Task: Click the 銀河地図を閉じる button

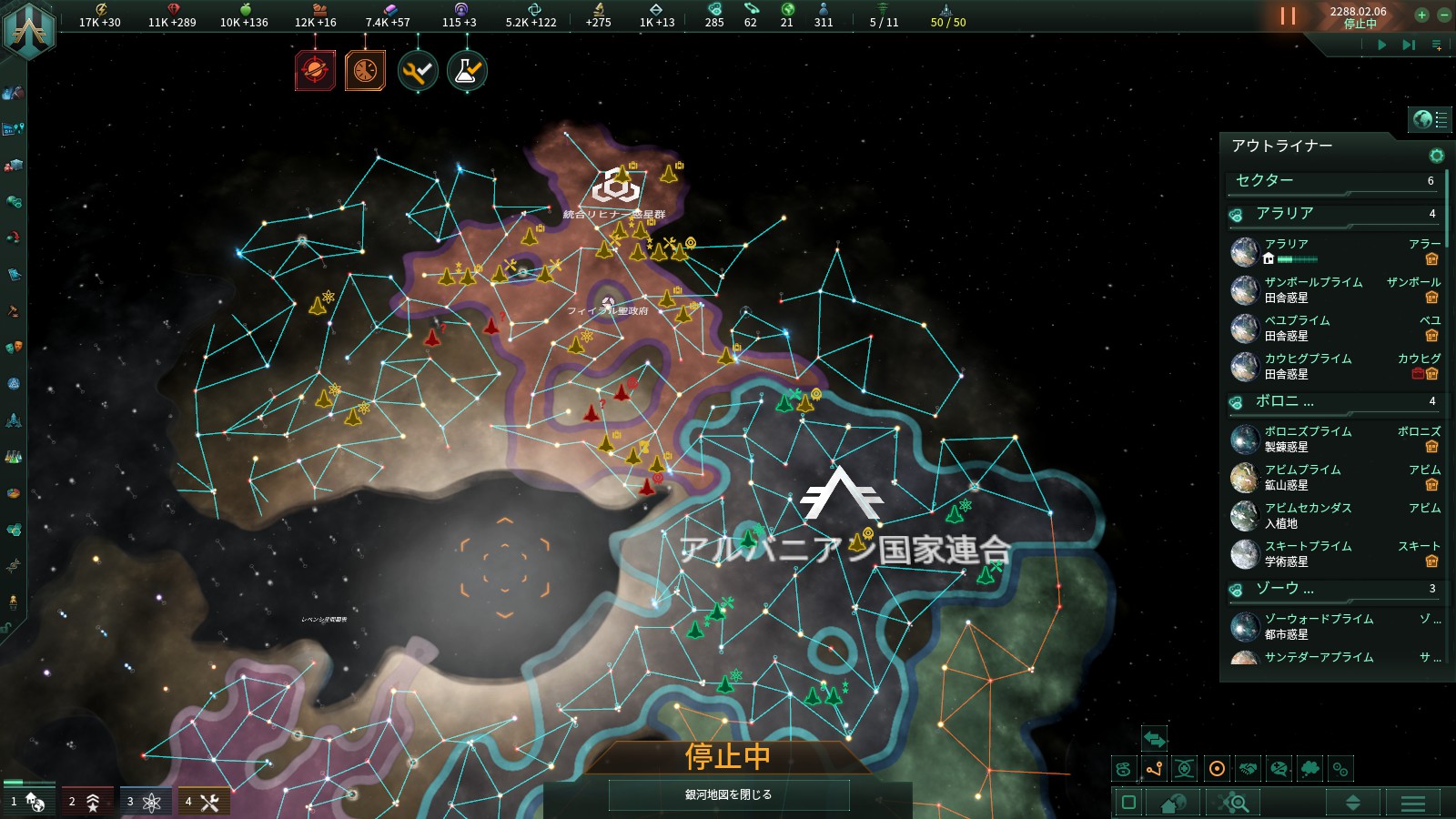Action: [728, 794]
